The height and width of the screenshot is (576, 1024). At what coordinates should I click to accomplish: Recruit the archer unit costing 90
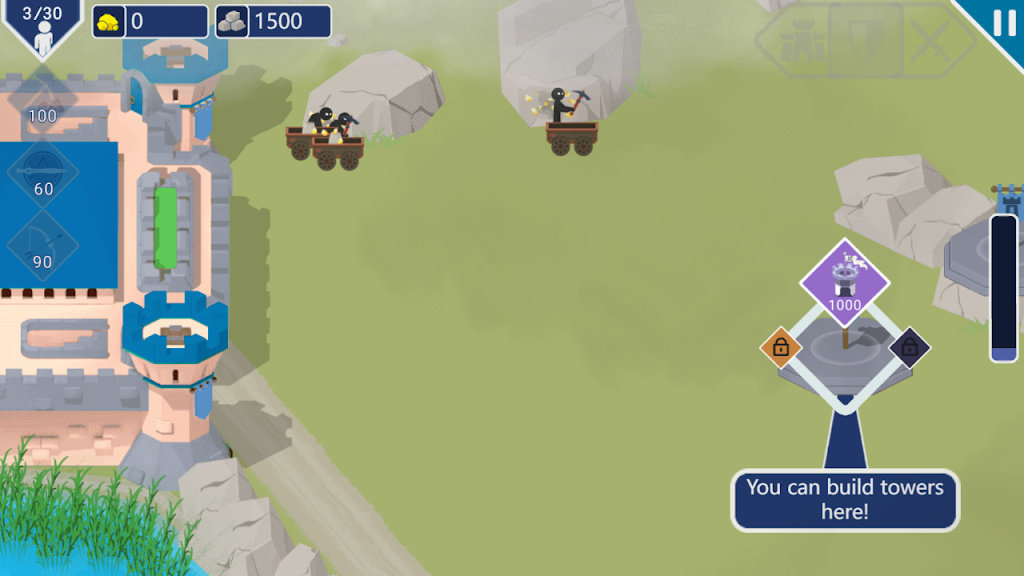[x=43, y=244]
